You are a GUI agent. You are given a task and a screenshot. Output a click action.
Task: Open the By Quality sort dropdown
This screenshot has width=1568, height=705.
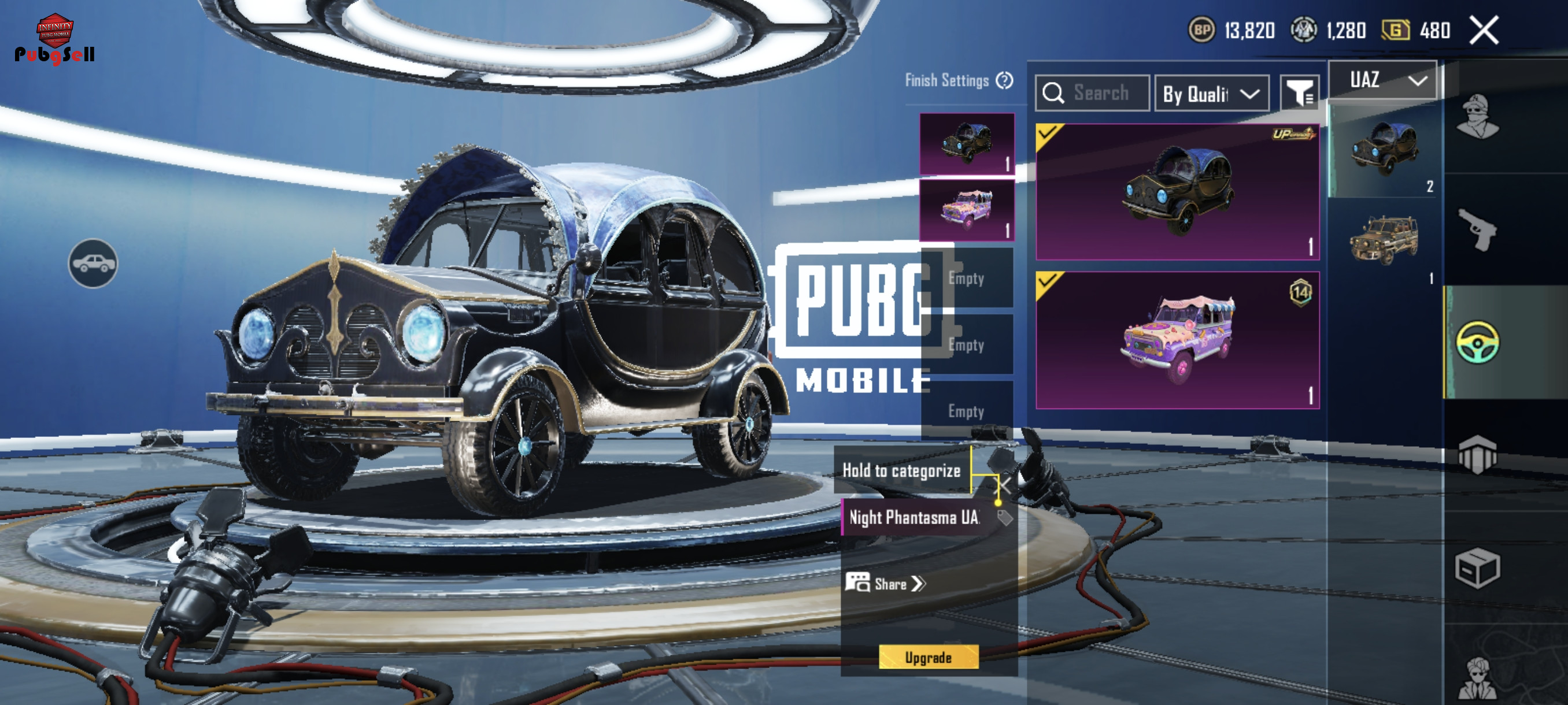tap(1211, 94)
